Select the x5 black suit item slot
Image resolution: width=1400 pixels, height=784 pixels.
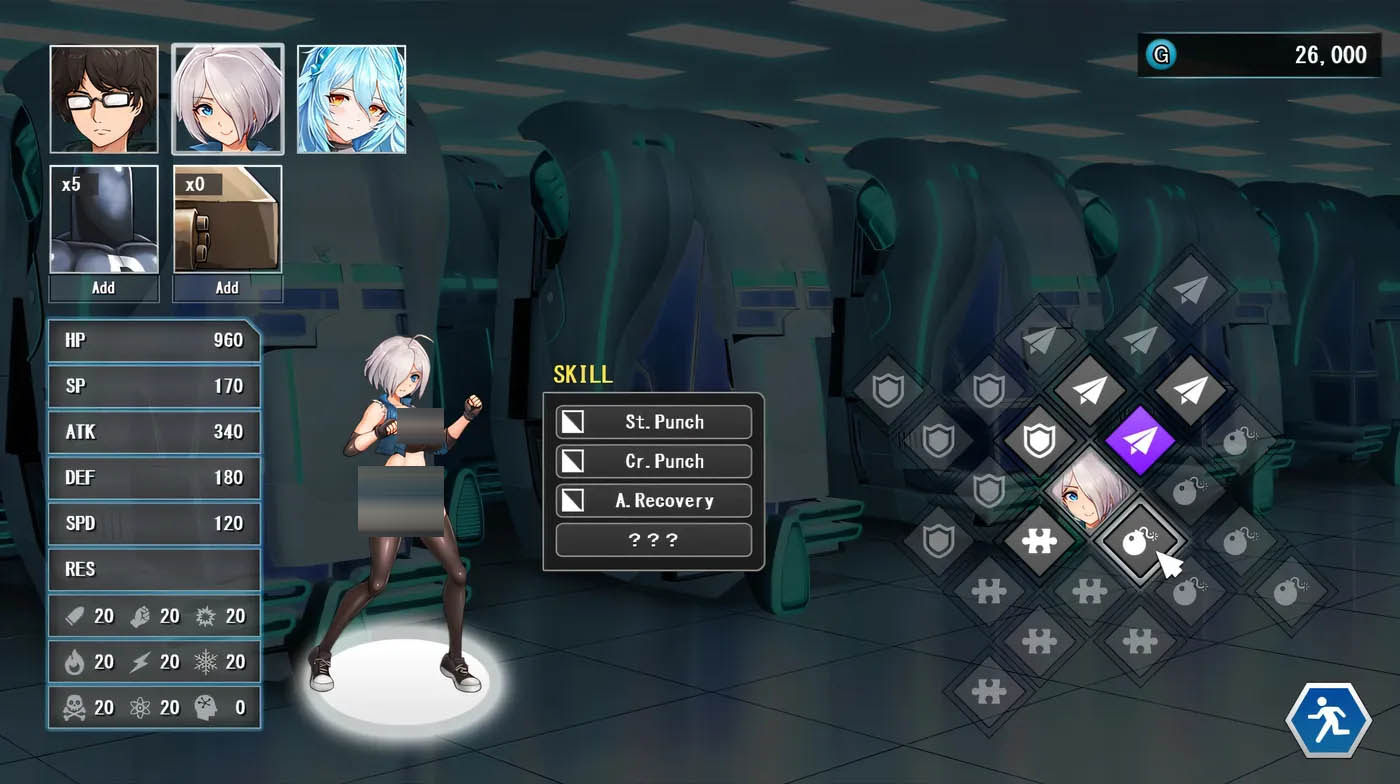point(104,219)
